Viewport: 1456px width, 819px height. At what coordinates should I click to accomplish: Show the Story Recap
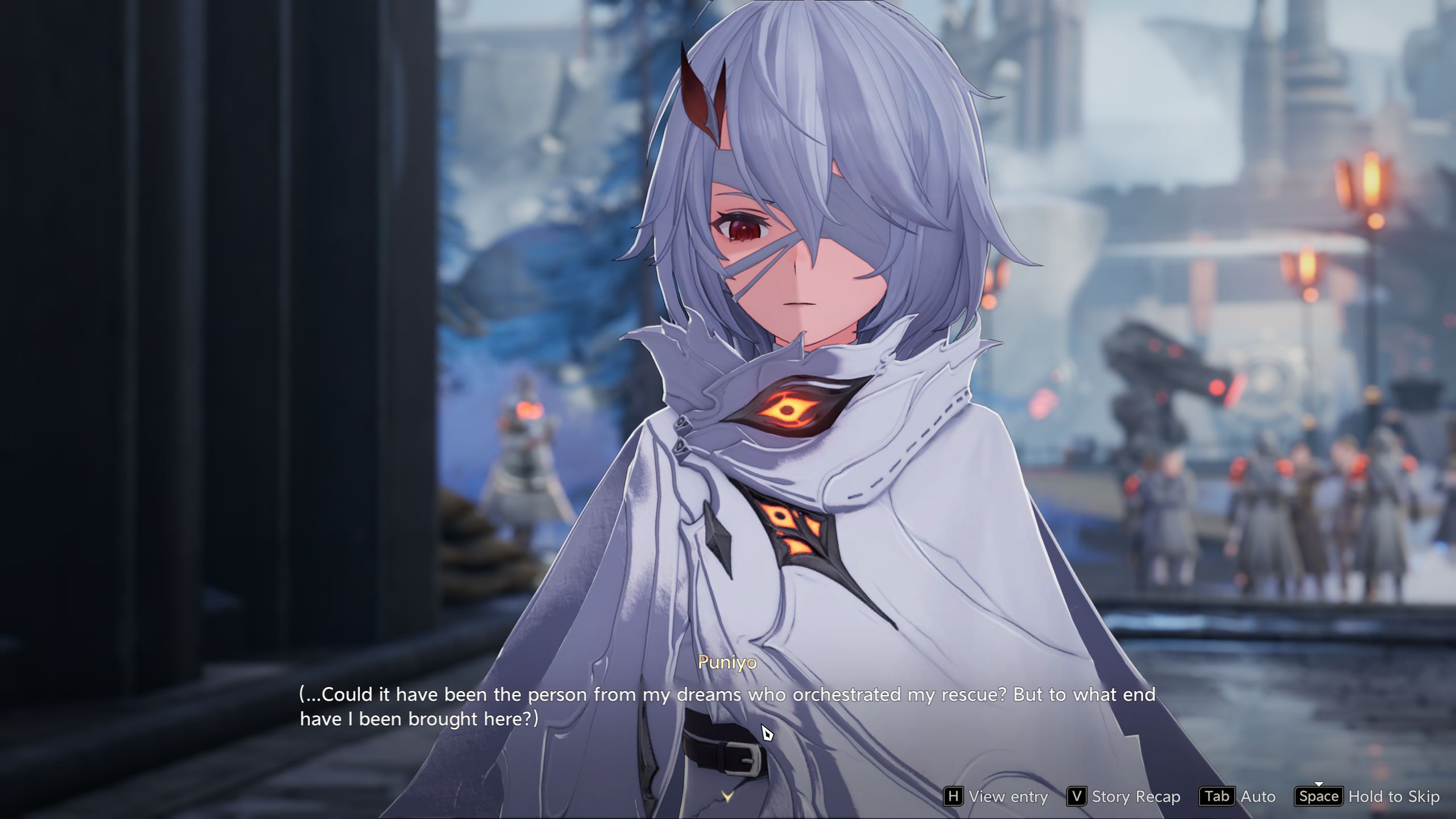coord(1124,796)
